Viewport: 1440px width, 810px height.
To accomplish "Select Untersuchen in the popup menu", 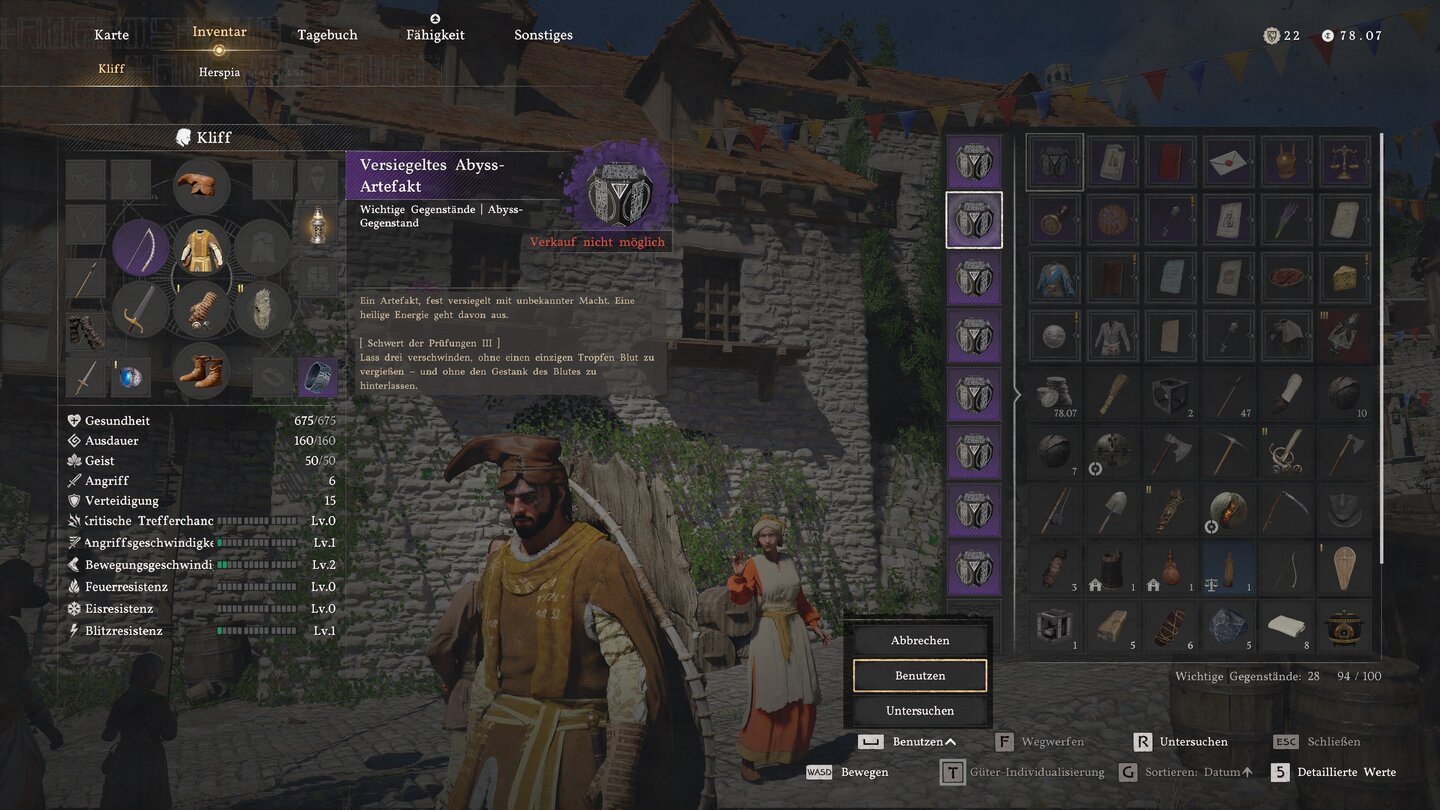I will (x=919, y=711).
